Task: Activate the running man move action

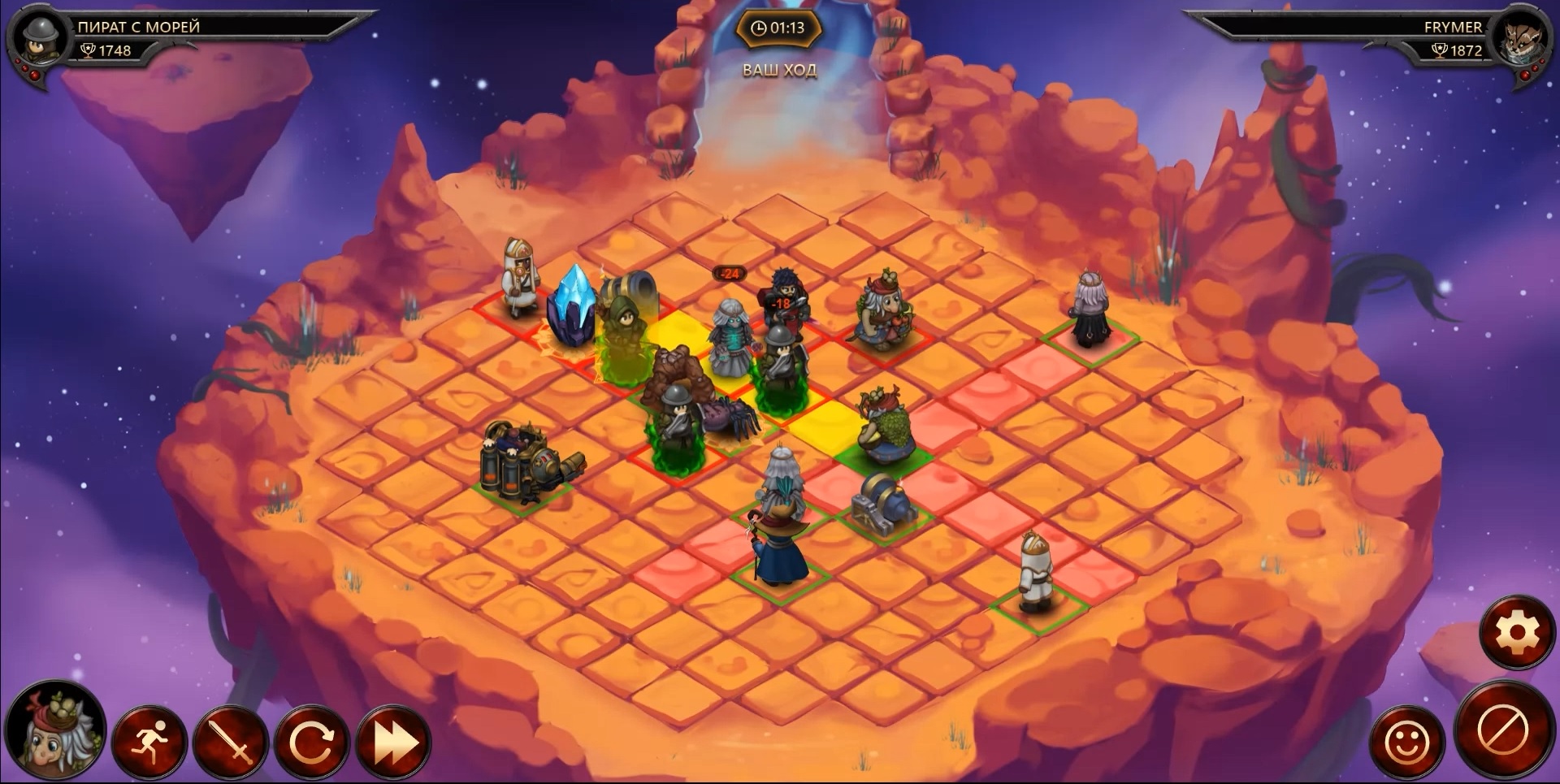Action: pyautogui.click(x=149, y=741)
